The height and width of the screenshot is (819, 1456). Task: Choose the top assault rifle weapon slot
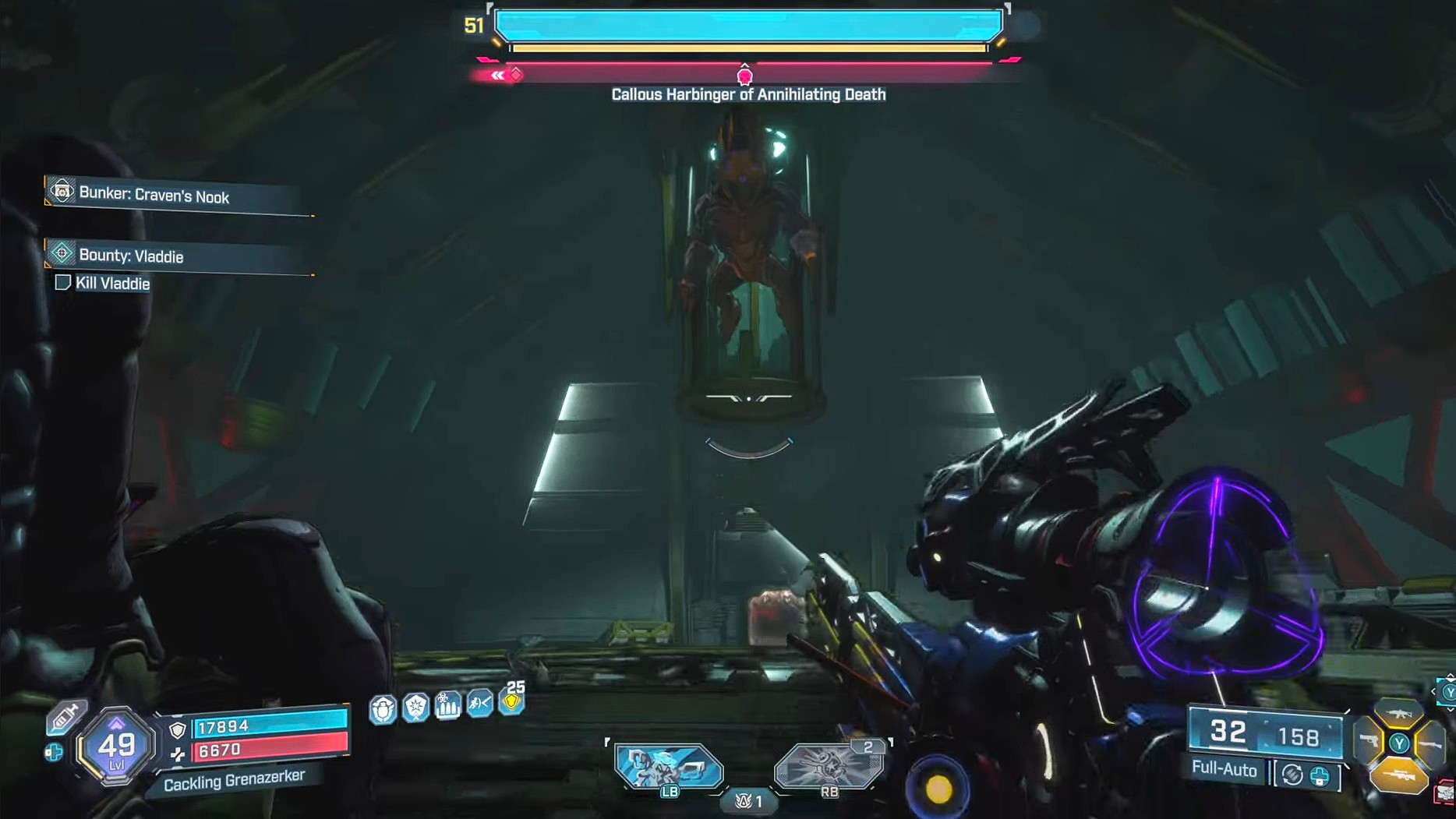[x=1399, y=713]
